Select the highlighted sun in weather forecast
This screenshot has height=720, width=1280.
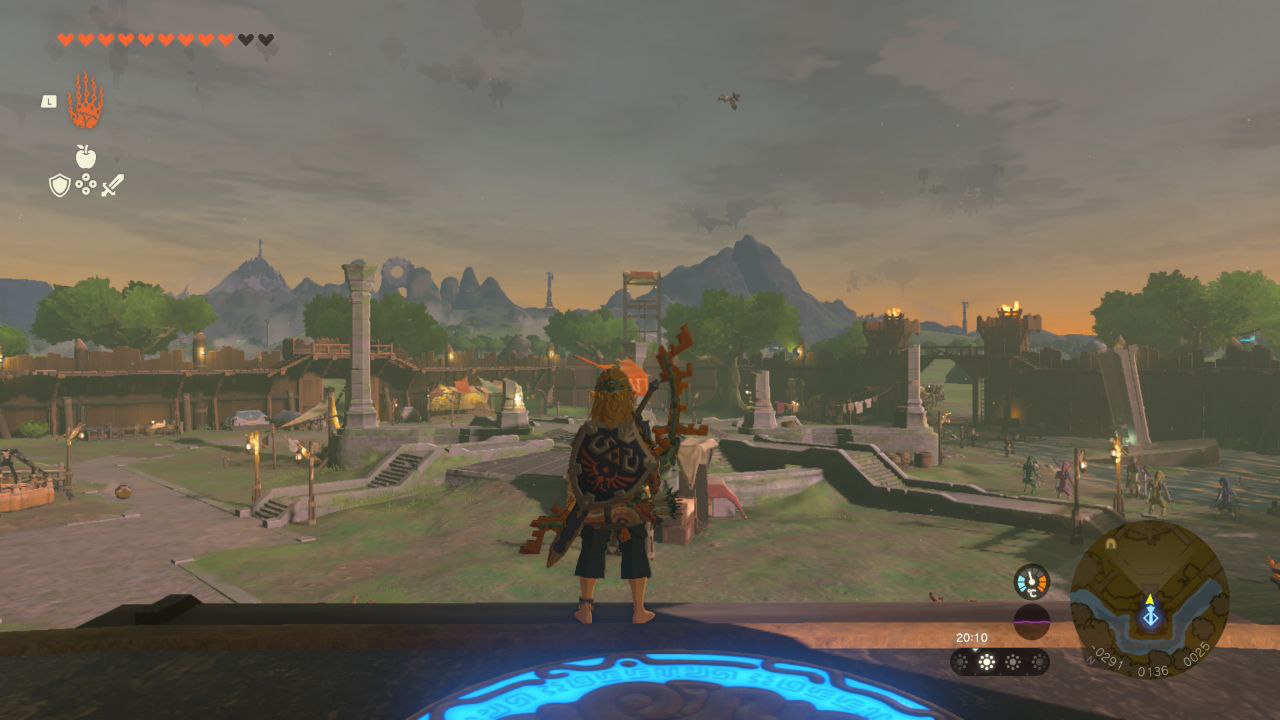(x=987, y=662)
